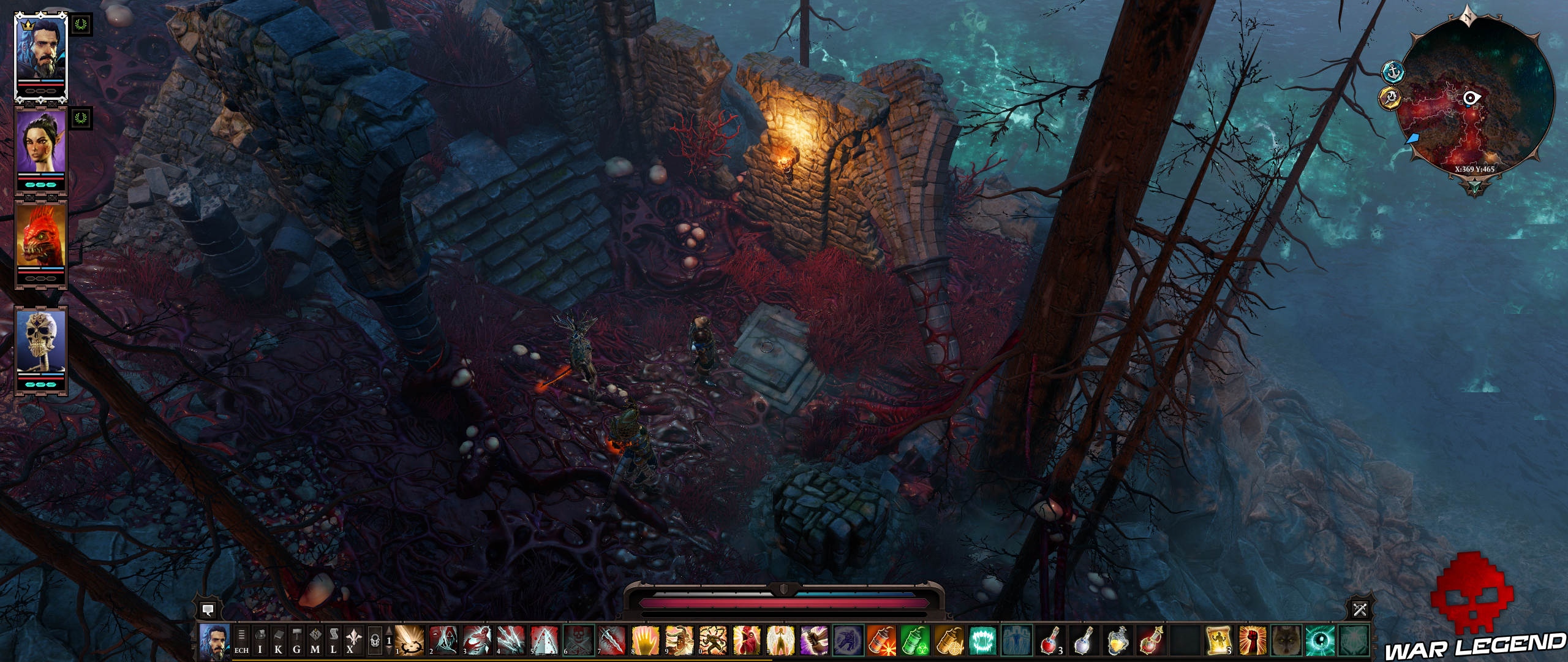
Task: Cycle the hotbar row using the arrow beside 1
Action: click(x=389, y=630)
